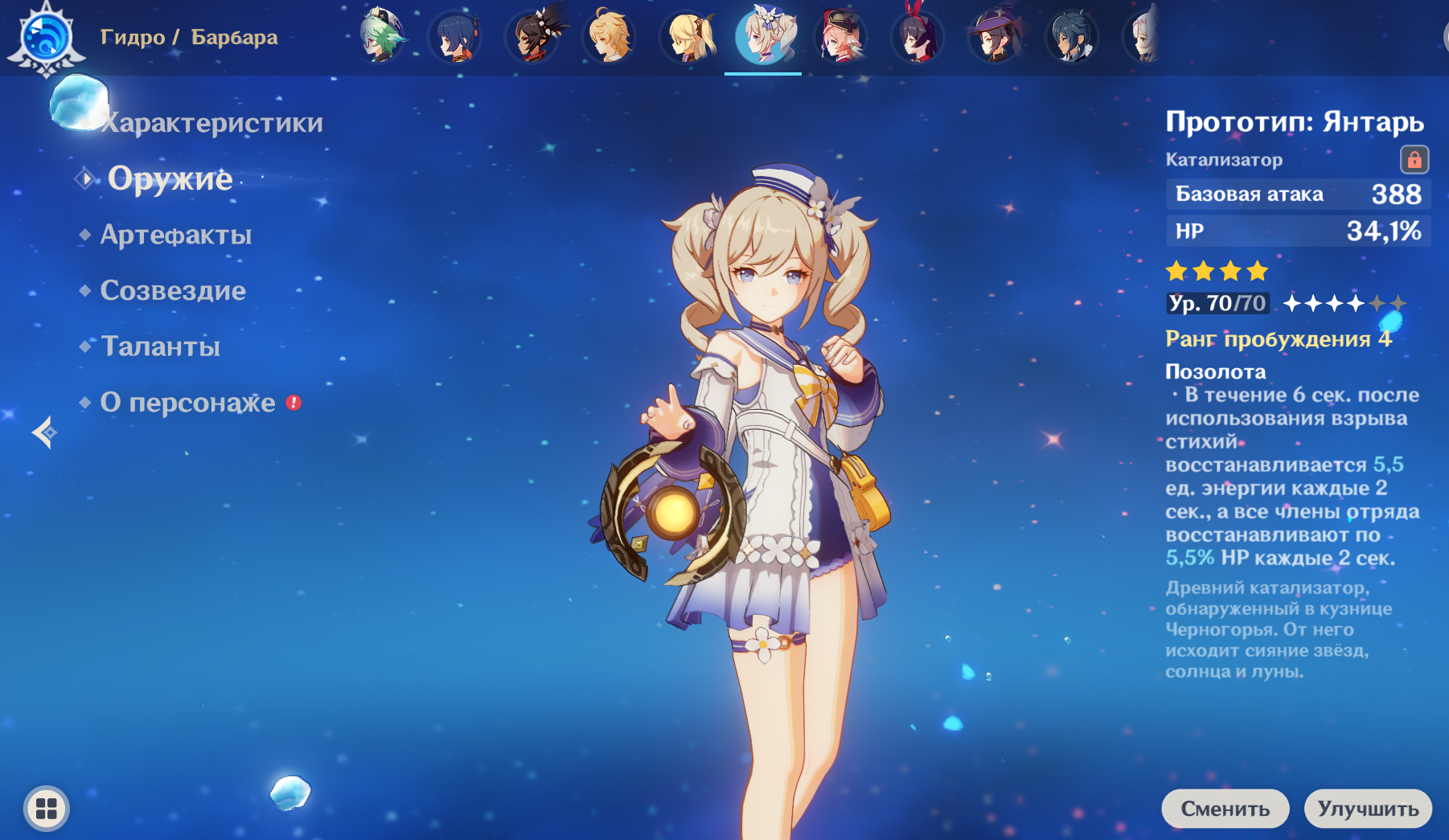Open the Таланты section
The image size is (1449, 840).
[x=160, y=346]
